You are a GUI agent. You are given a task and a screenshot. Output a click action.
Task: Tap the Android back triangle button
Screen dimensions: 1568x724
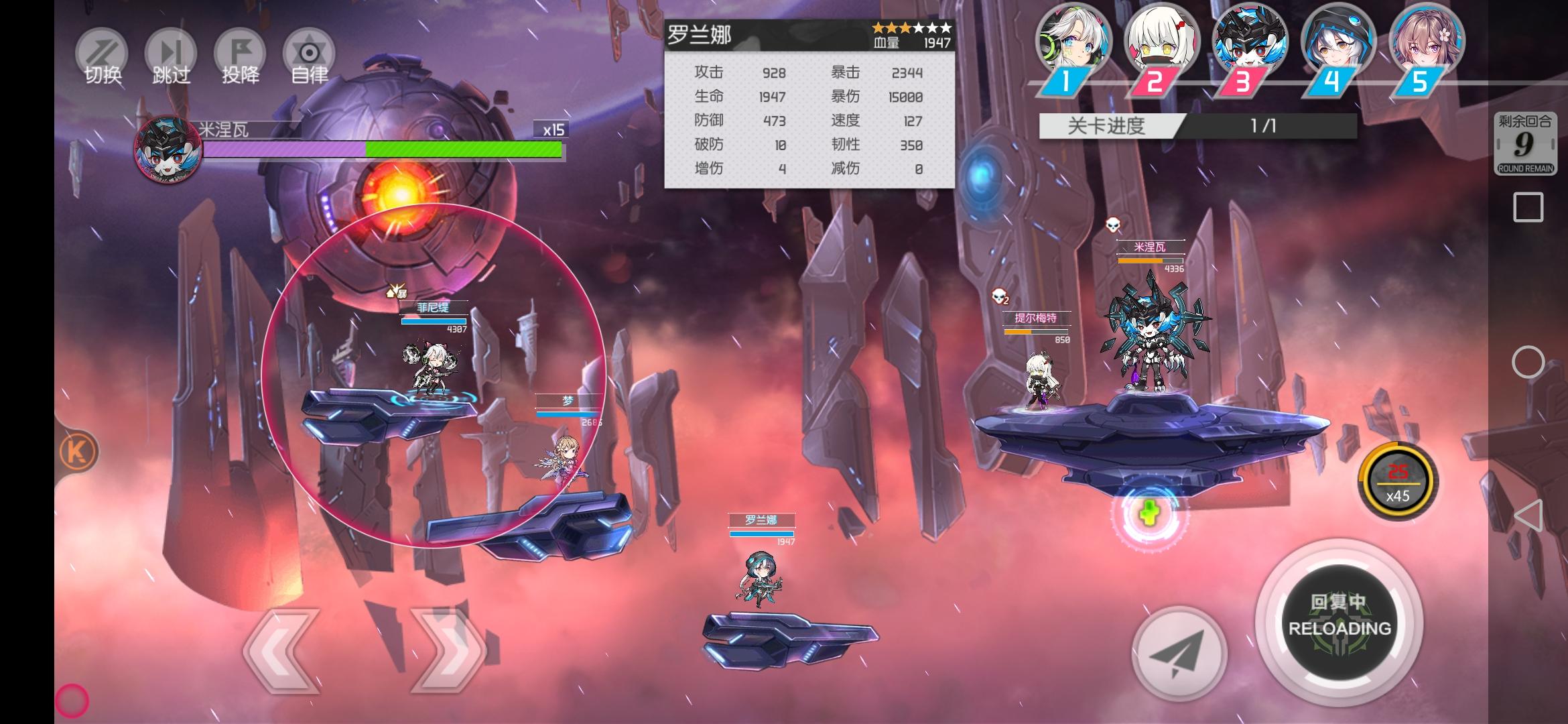(1528, 516)
